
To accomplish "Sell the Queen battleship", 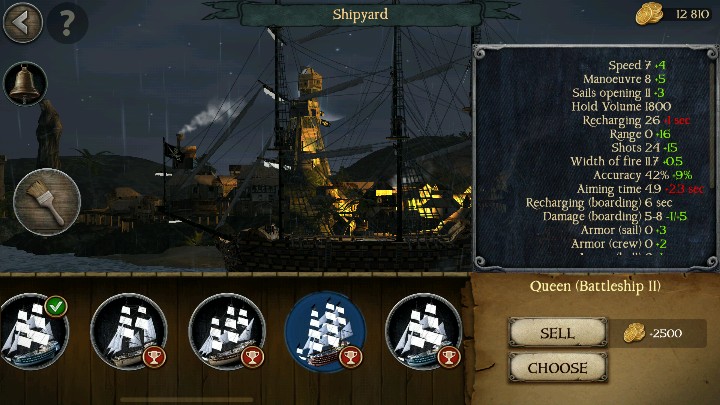I will point(557,333).
